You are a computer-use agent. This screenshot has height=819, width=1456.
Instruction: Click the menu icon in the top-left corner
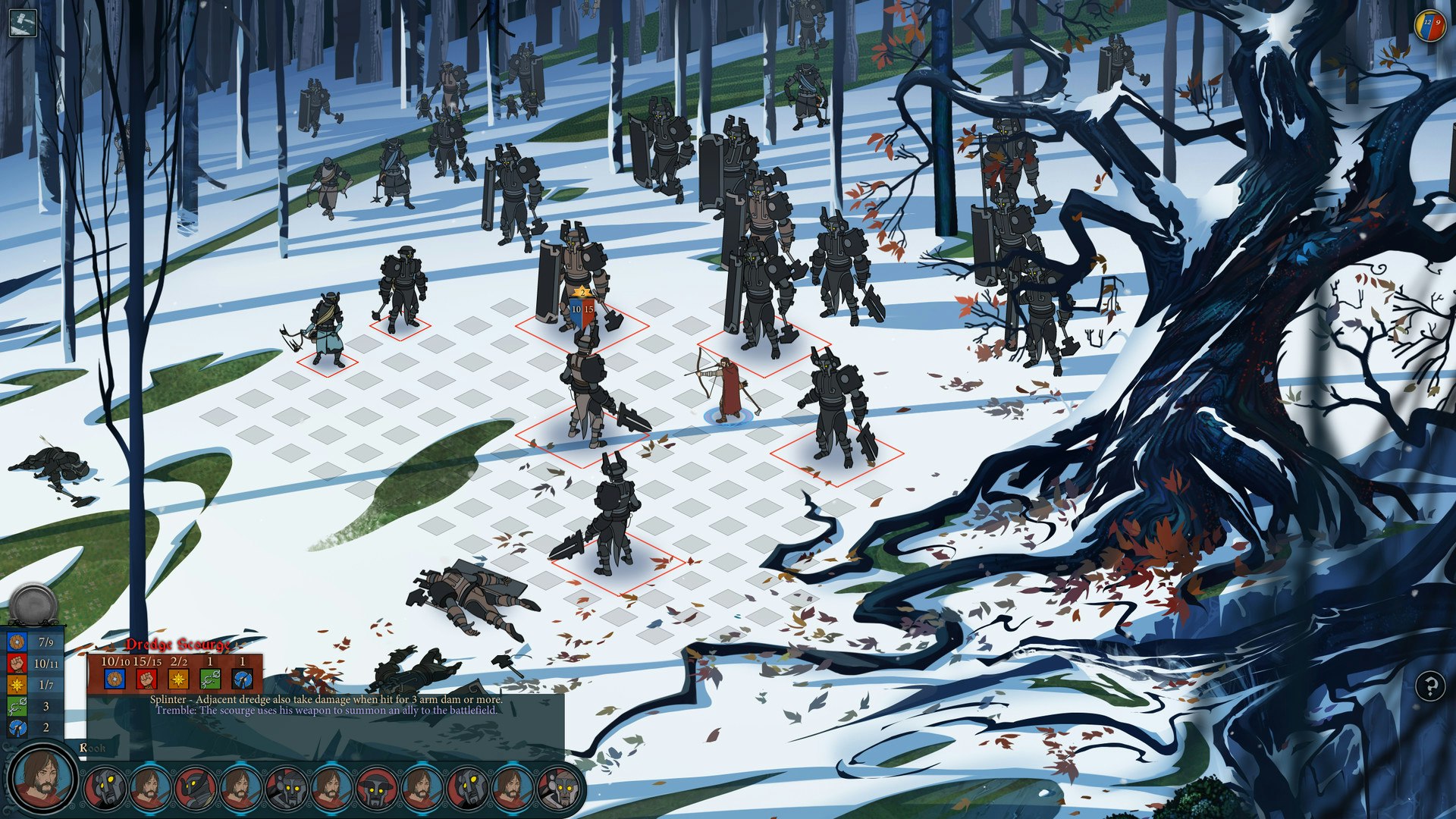pos(21,21)
